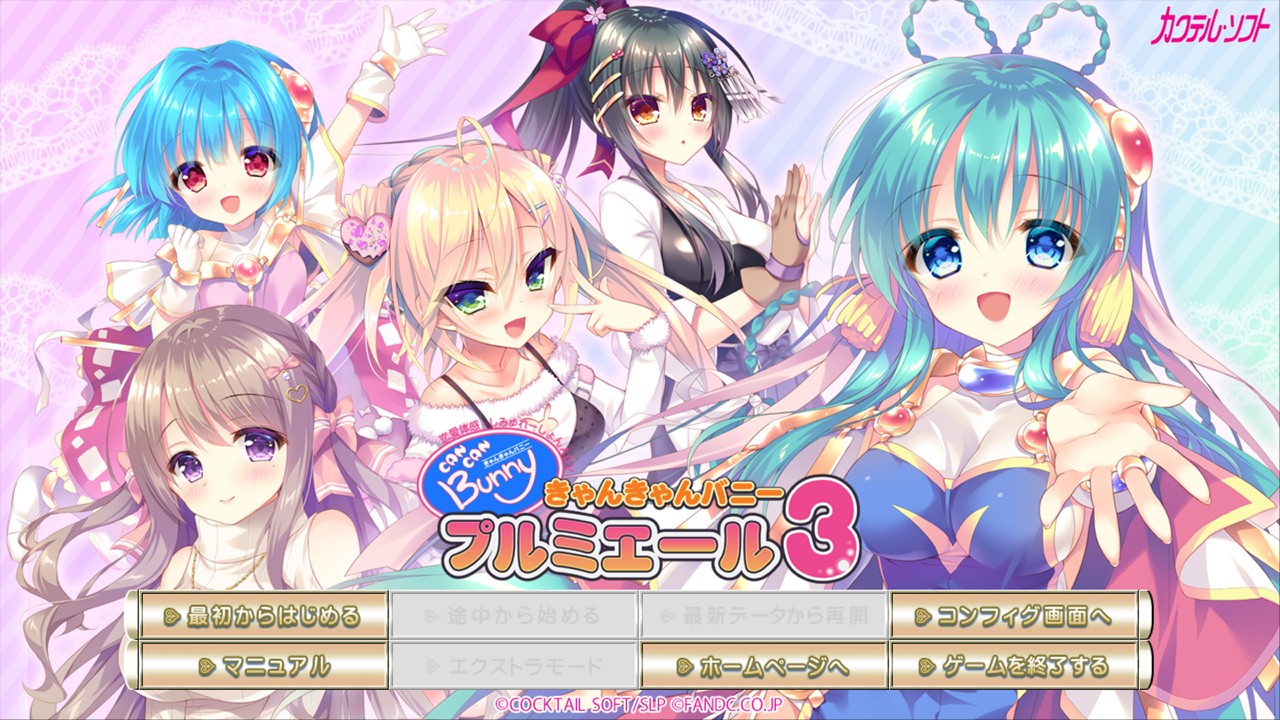Select the greyed エクストラモード extra mode
The image size is (1280, 720).
click(514, 665)
